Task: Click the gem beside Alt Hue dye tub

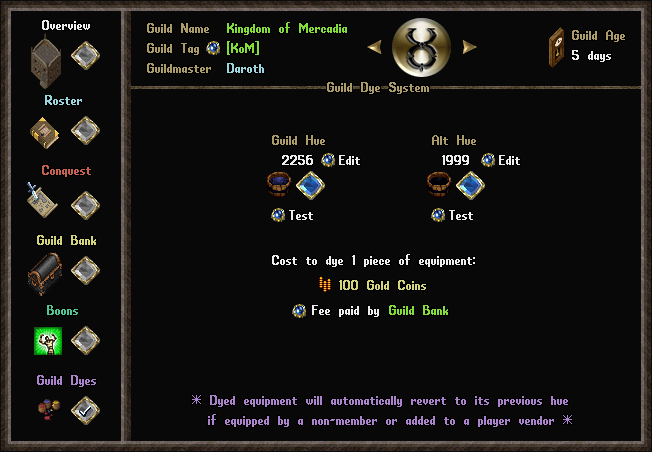Action: point(470,186)
